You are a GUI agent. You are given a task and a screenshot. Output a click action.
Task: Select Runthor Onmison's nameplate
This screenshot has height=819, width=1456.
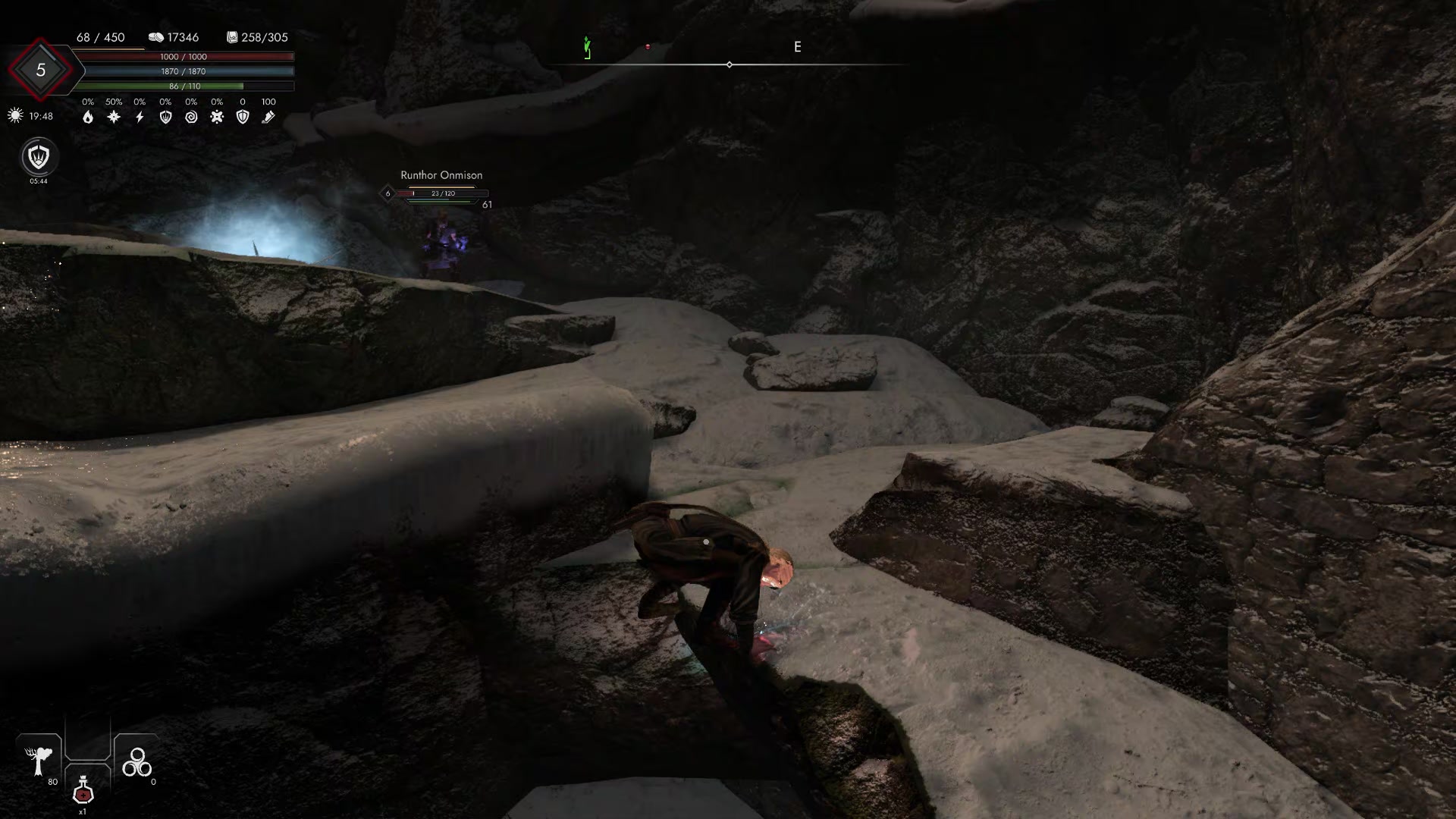[441, 174]
